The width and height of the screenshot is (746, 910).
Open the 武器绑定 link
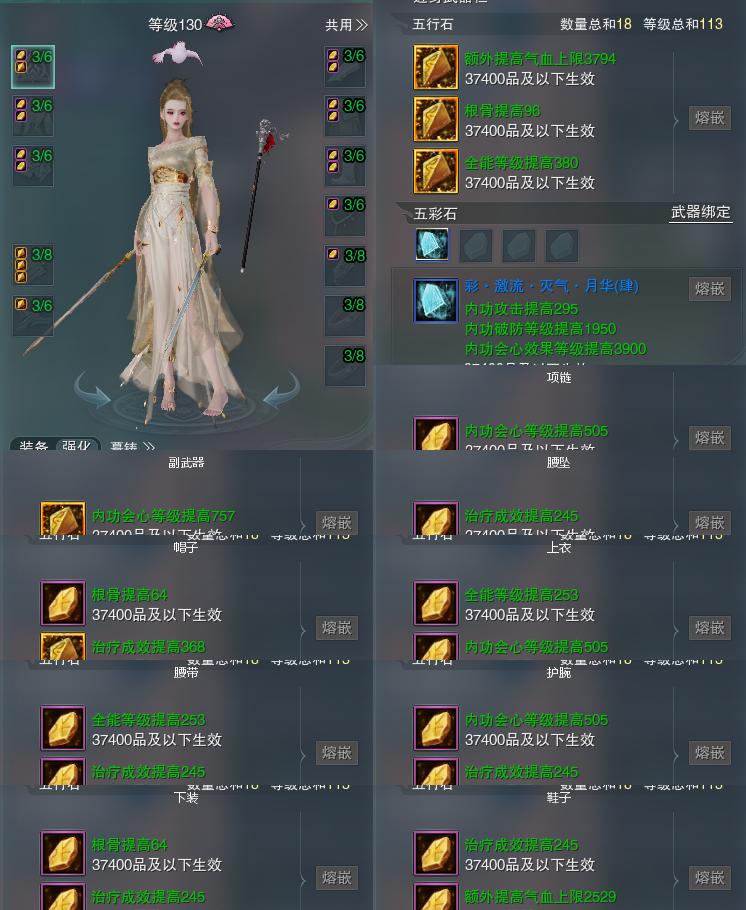click(x=700, y=212)
